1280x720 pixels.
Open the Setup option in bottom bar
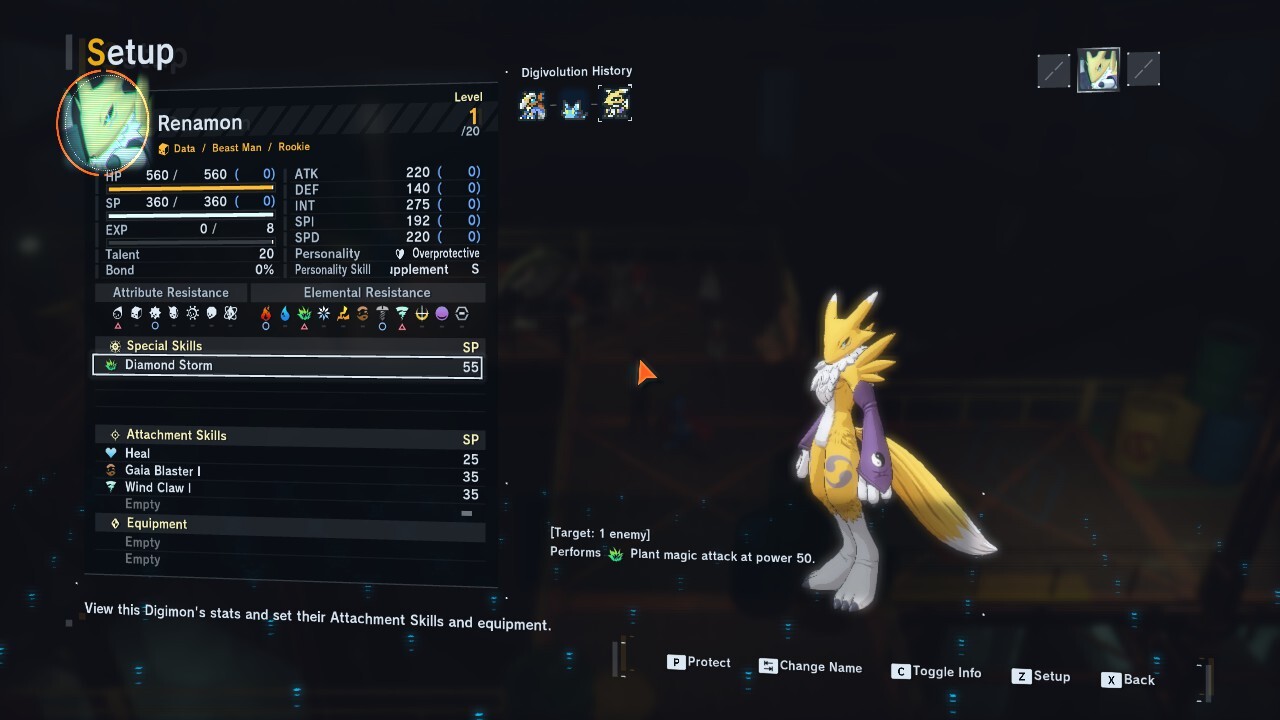point(1041,676)
